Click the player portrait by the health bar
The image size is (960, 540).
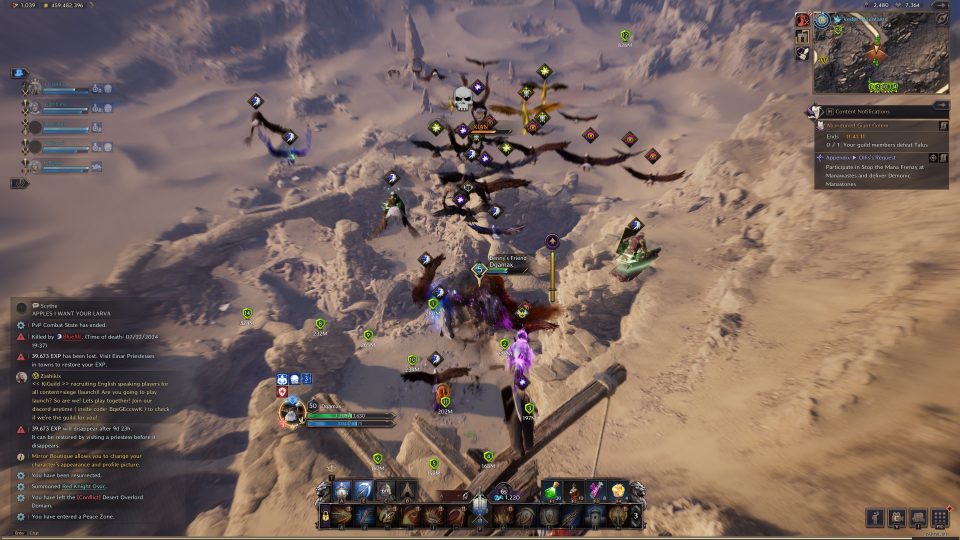[291, 412]
